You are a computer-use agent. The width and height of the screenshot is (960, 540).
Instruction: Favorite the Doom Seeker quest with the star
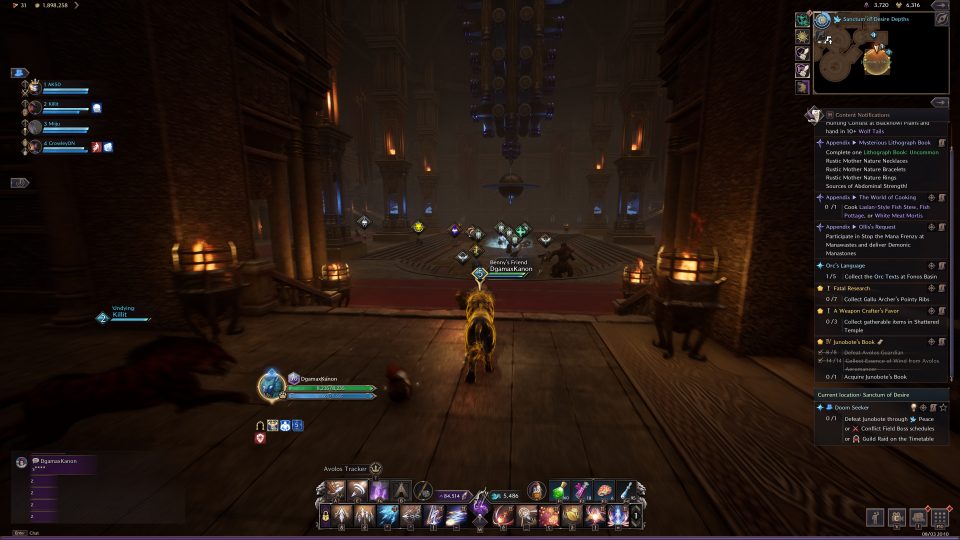coord(942,407)
